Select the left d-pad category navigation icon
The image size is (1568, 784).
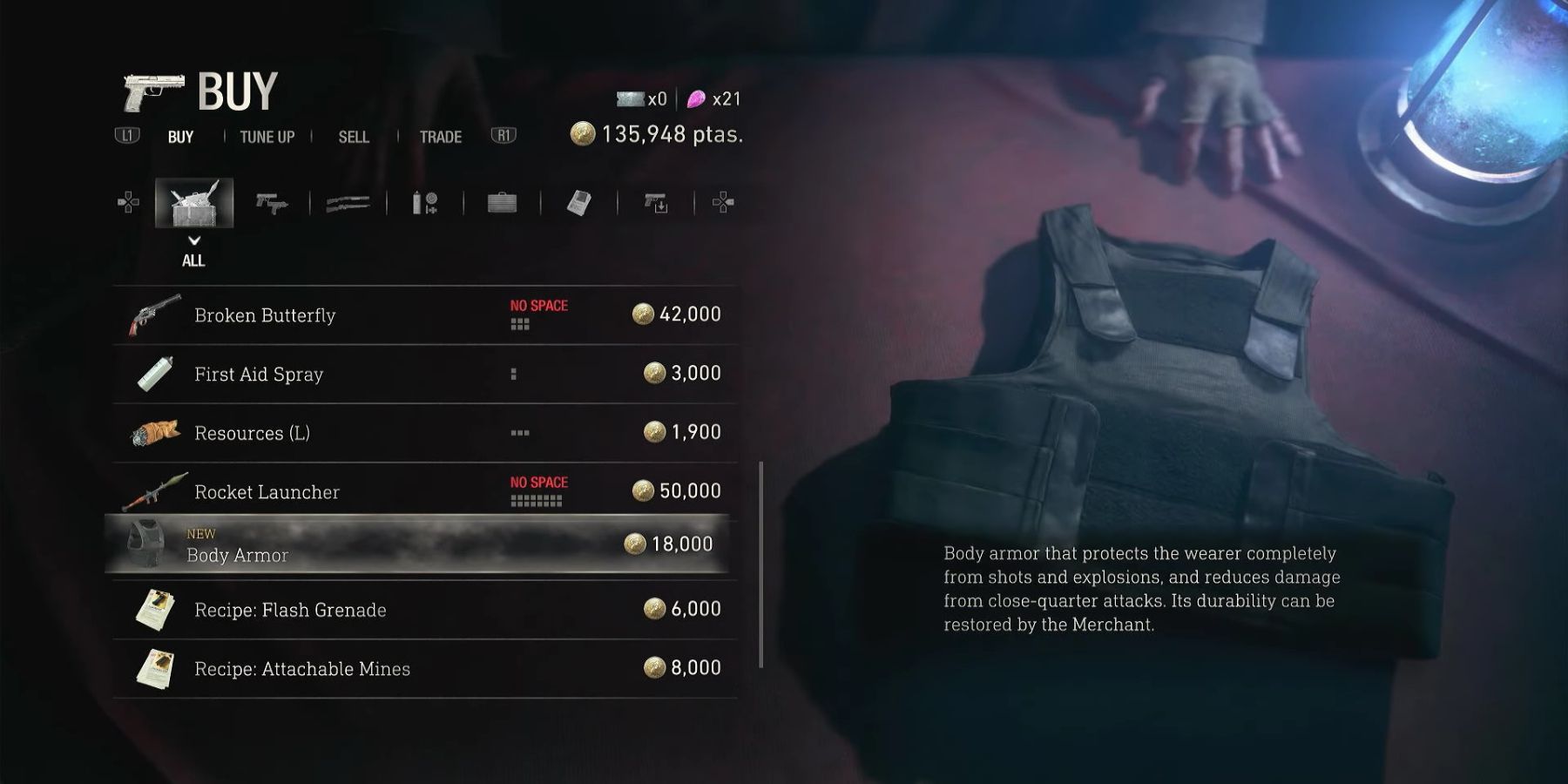[129, 202]
